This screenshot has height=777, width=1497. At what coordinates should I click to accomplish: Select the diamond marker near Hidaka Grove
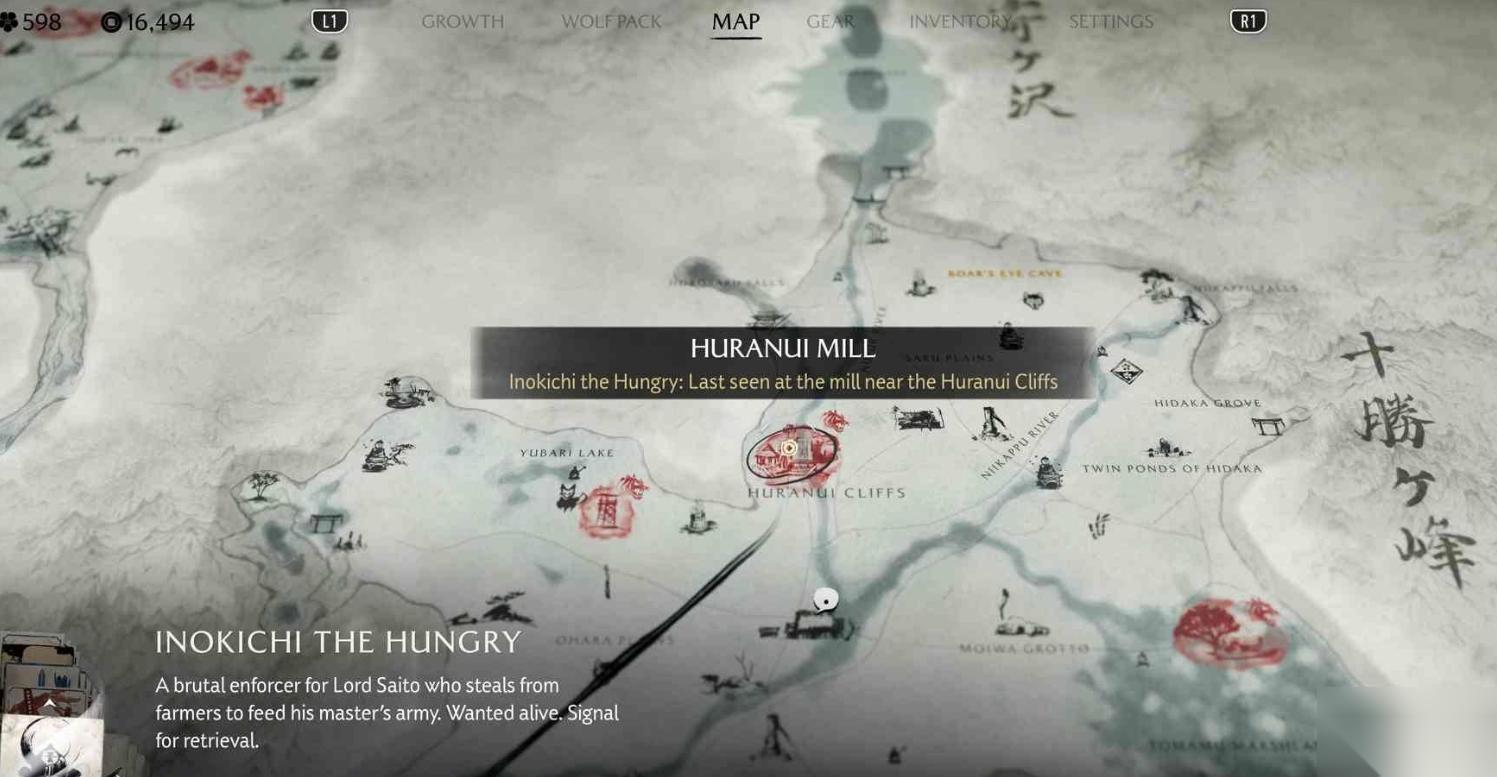(x=1127, y=371)
